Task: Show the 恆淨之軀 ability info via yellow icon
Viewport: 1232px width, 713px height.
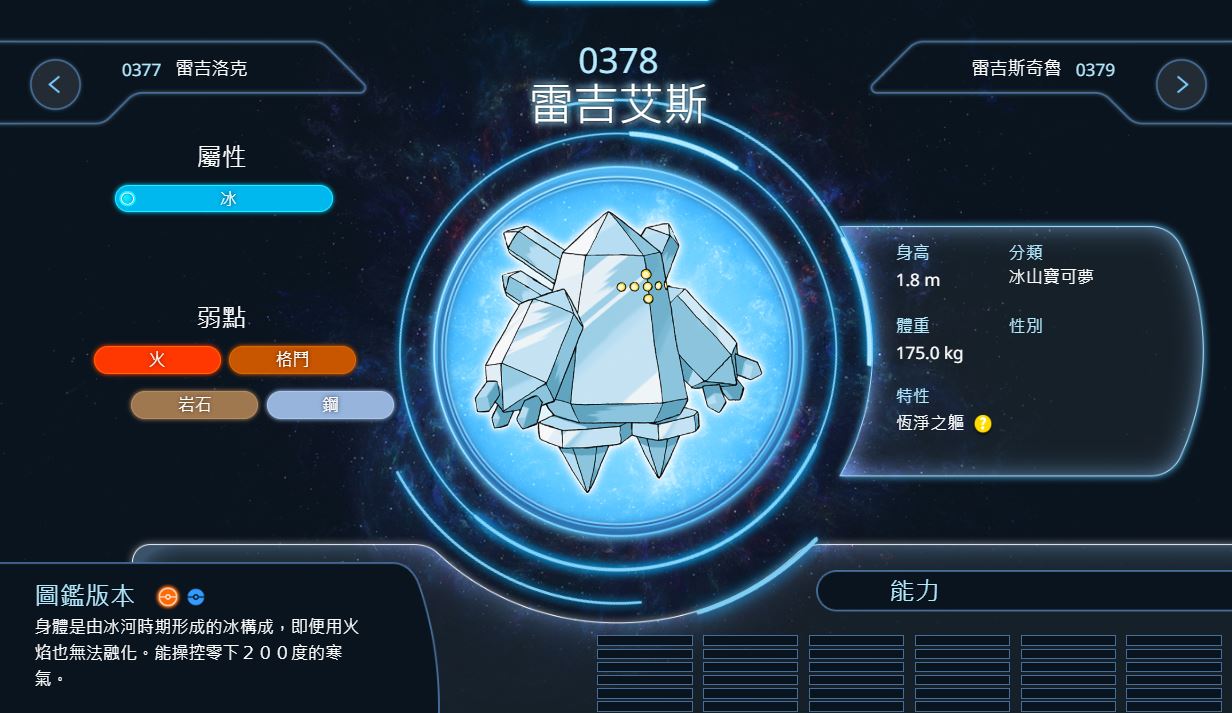Action: pos(983,424)
